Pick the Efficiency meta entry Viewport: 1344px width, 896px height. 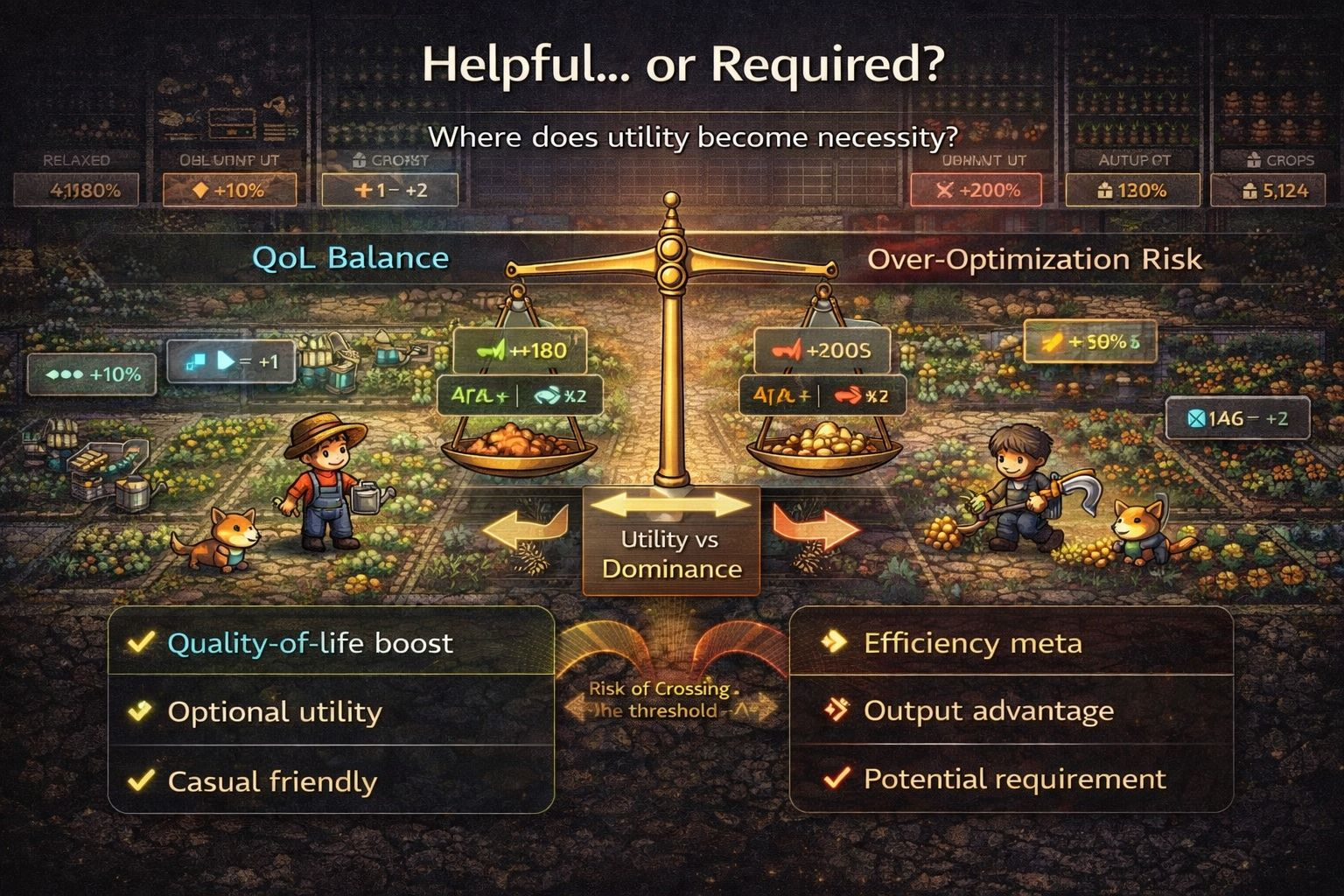click(x=1011, y=643)
